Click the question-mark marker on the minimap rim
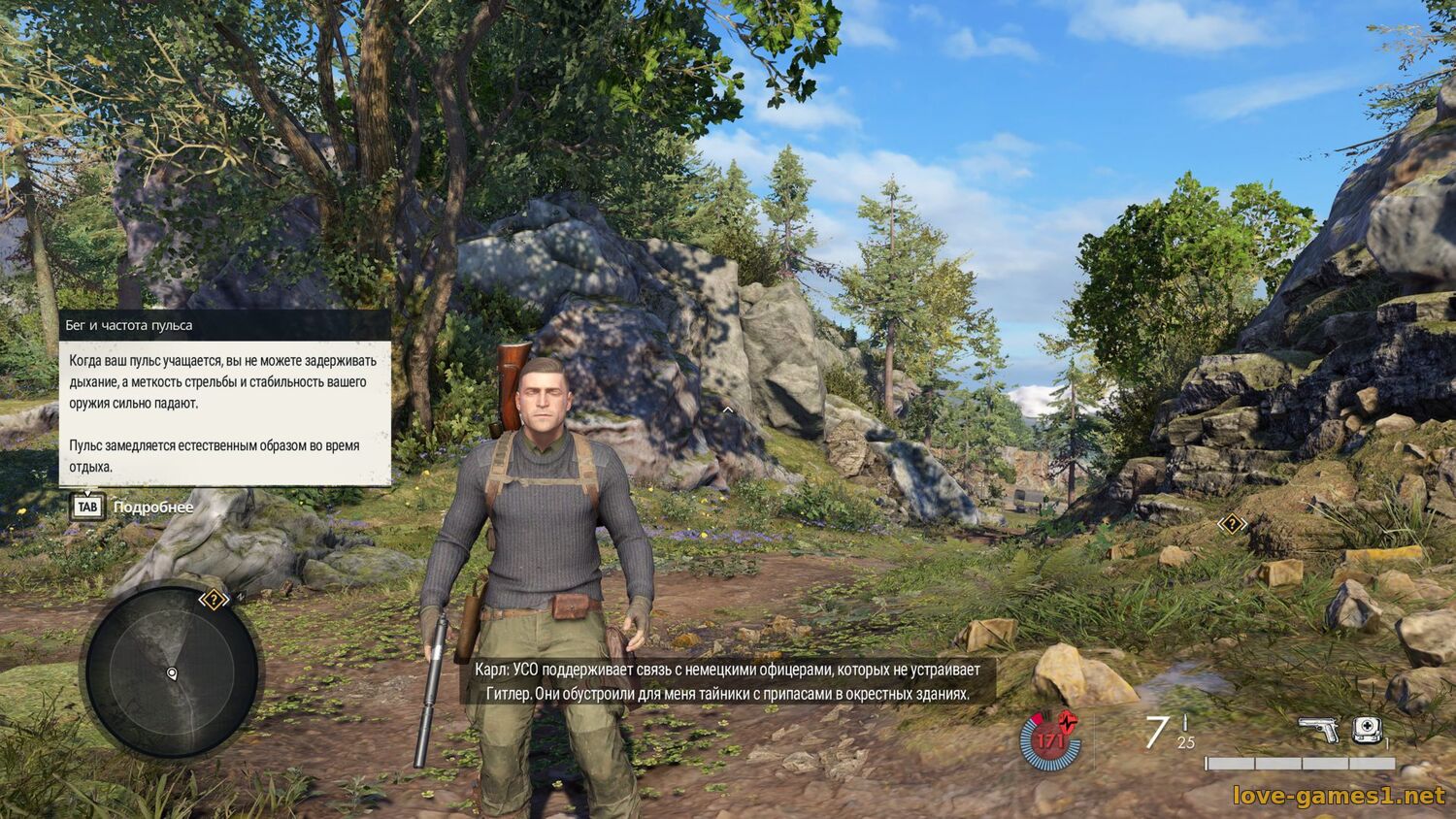 (214, 600)
